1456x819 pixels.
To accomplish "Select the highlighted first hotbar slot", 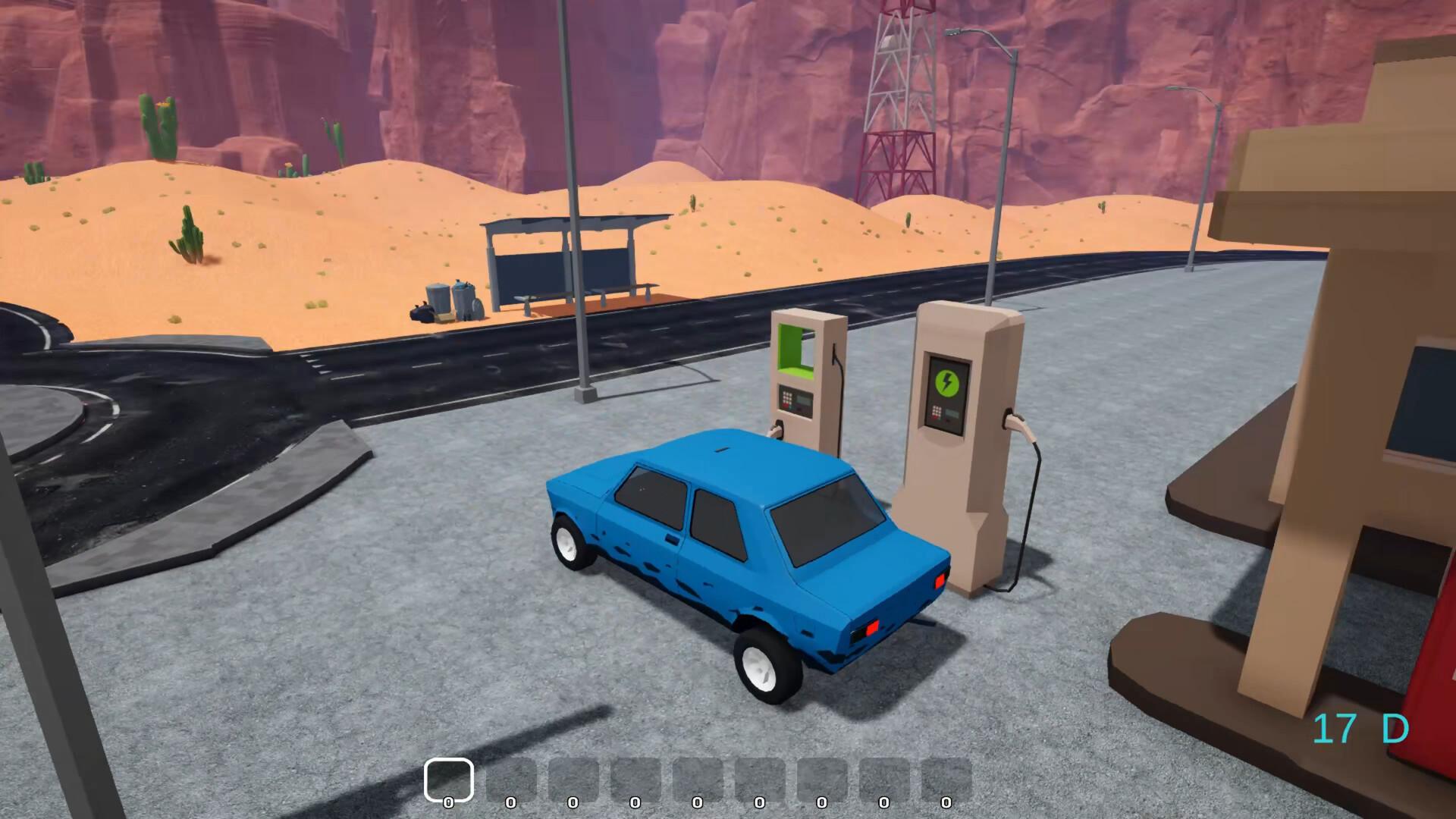I will (450, 777).
